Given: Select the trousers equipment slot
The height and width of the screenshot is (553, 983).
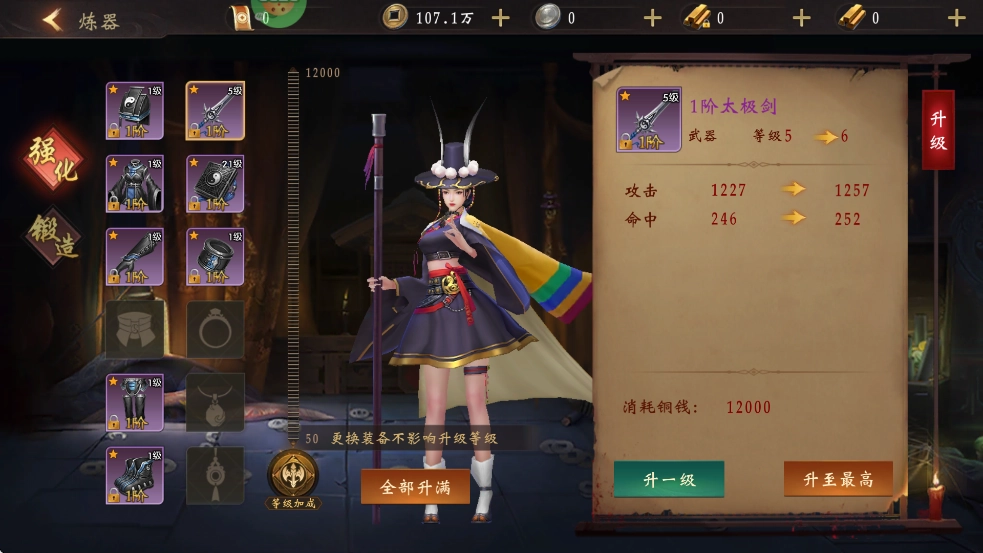Looking at the screenshot, I should pyautogui.click(x=135, y=402).
